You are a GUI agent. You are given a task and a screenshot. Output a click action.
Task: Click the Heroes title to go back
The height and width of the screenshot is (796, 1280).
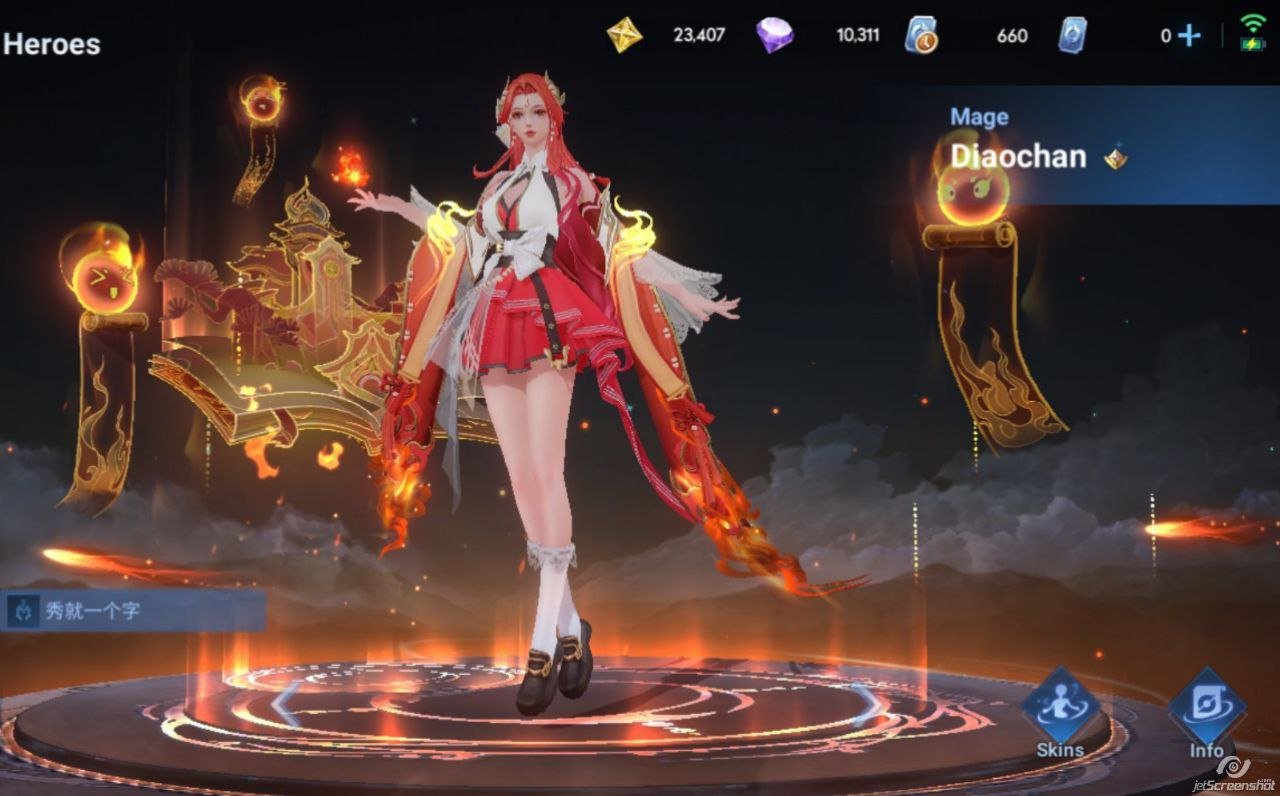pos(52,44)
